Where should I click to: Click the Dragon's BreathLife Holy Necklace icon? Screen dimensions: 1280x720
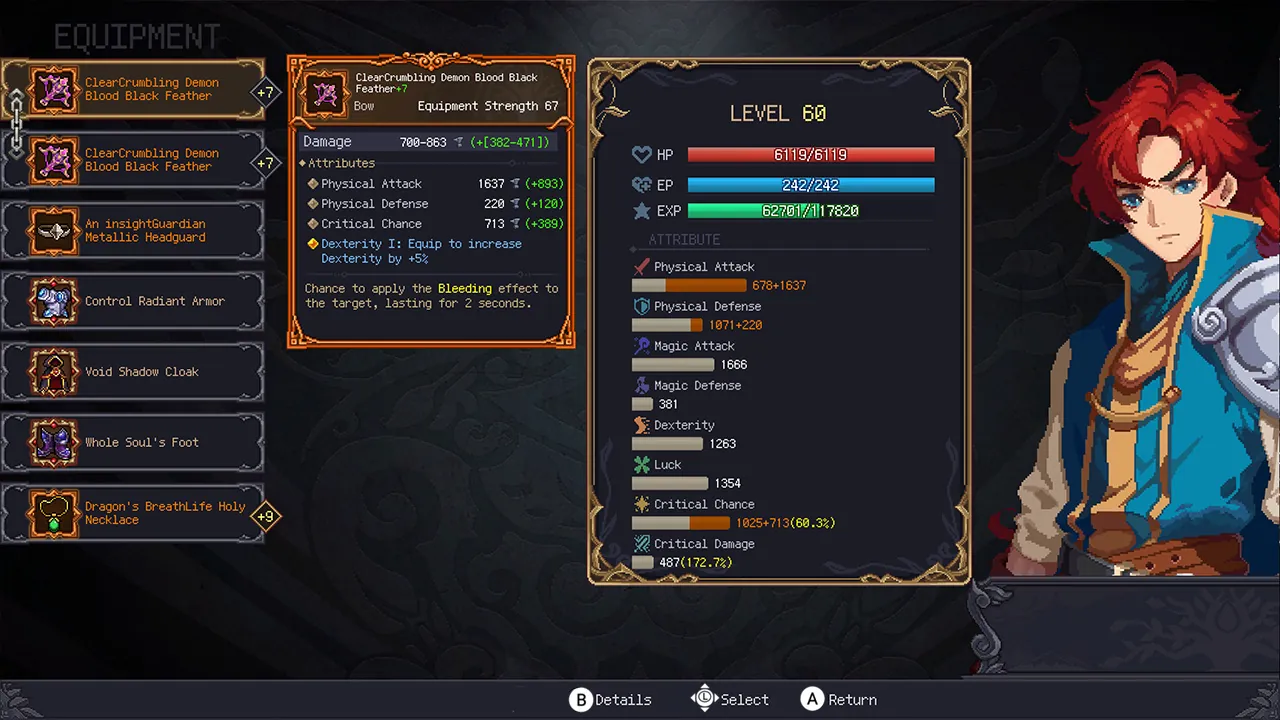[x=55, y=513]
